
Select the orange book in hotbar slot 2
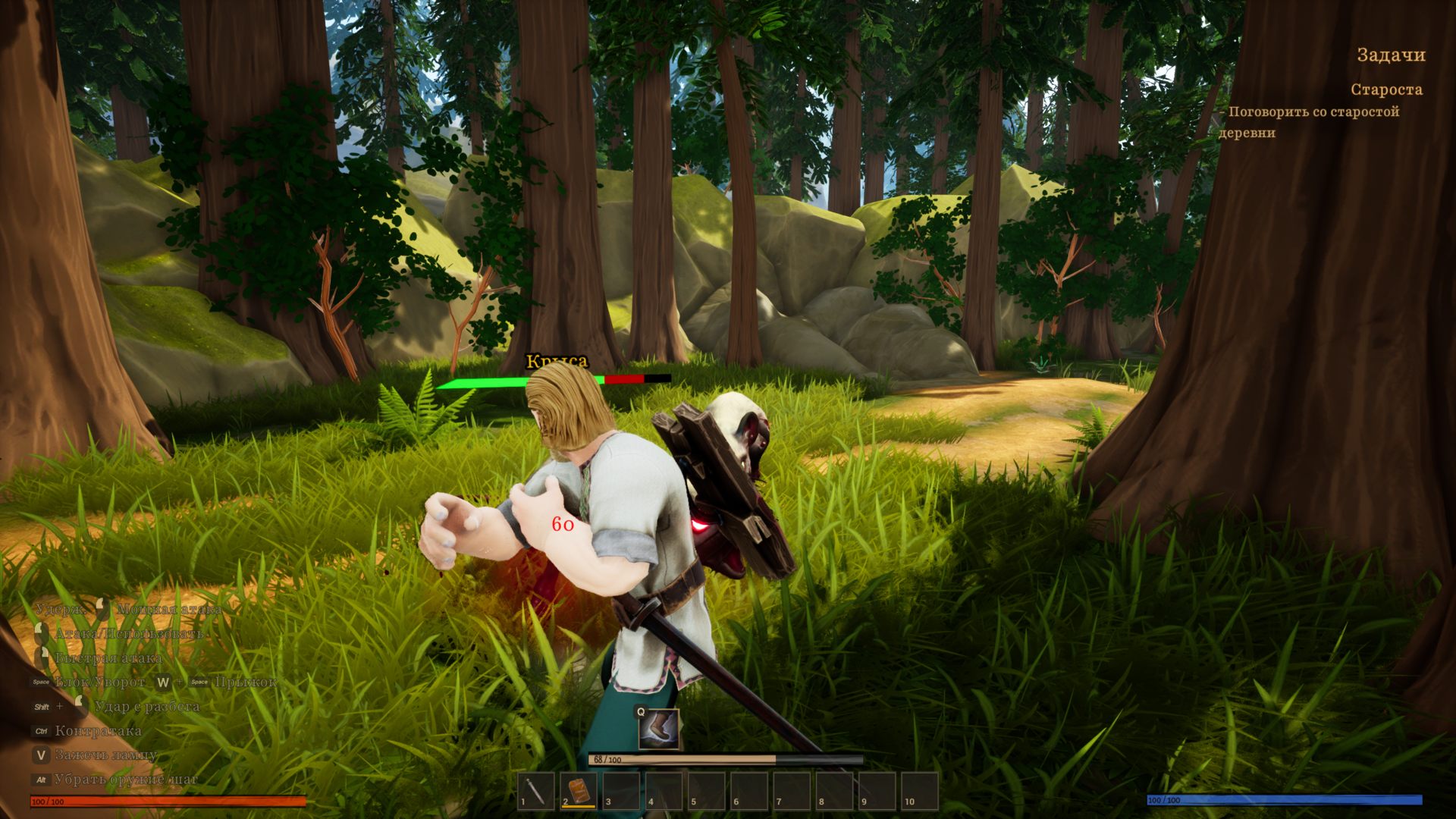click(579, 791)
